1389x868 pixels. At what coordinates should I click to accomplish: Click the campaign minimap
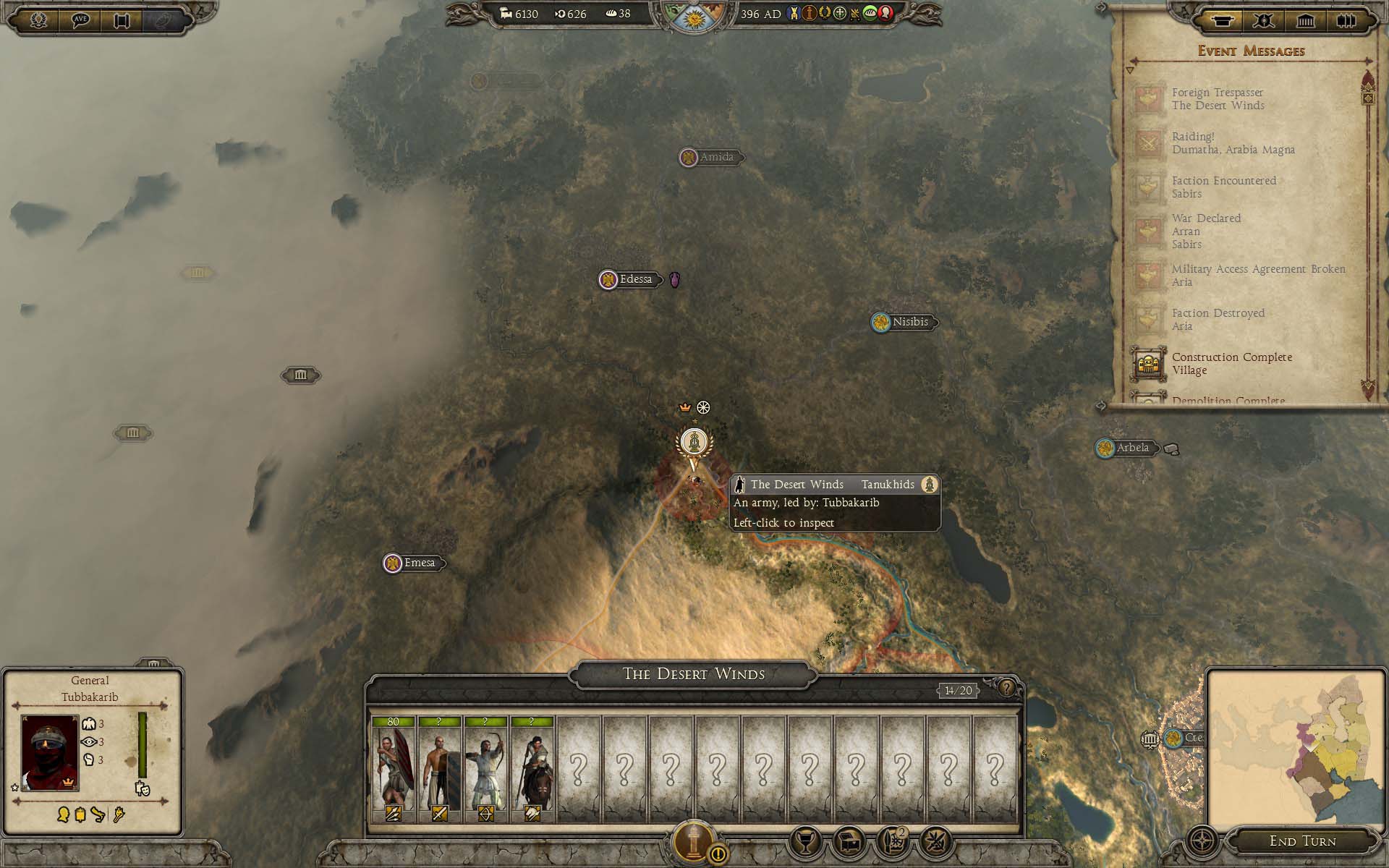click(1295, 749)
